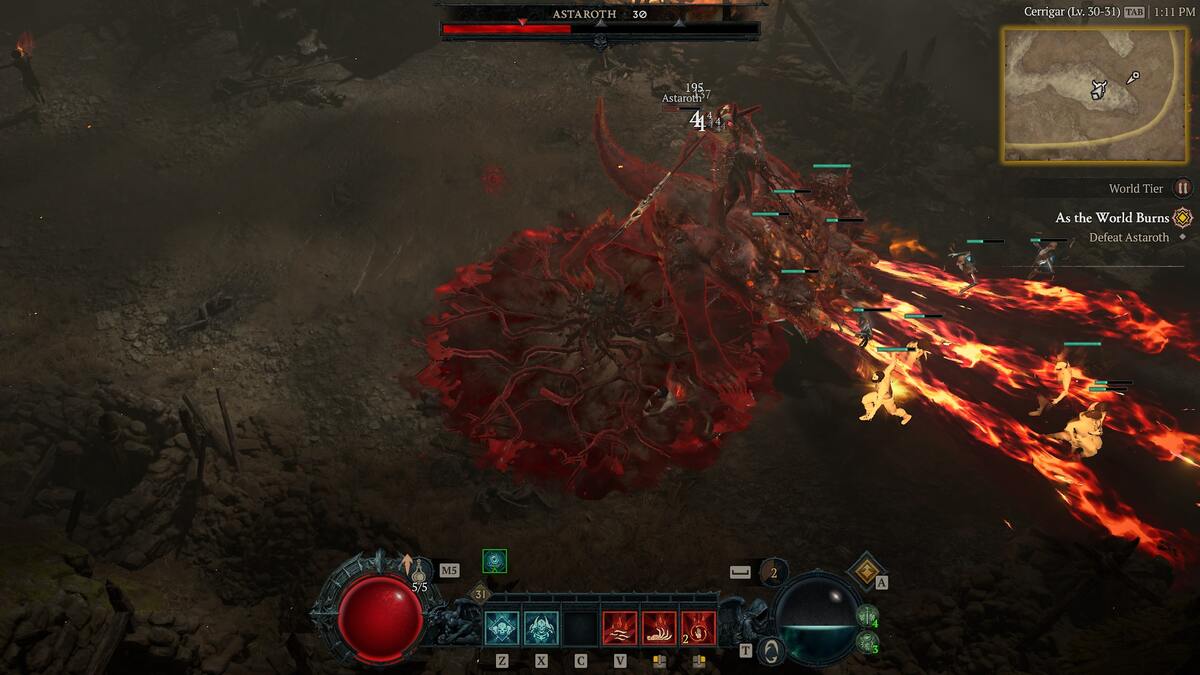Use the red skill with 2 charges
Image resolution: width=1200 pixels, height=675 pixels.
point(697,628)
